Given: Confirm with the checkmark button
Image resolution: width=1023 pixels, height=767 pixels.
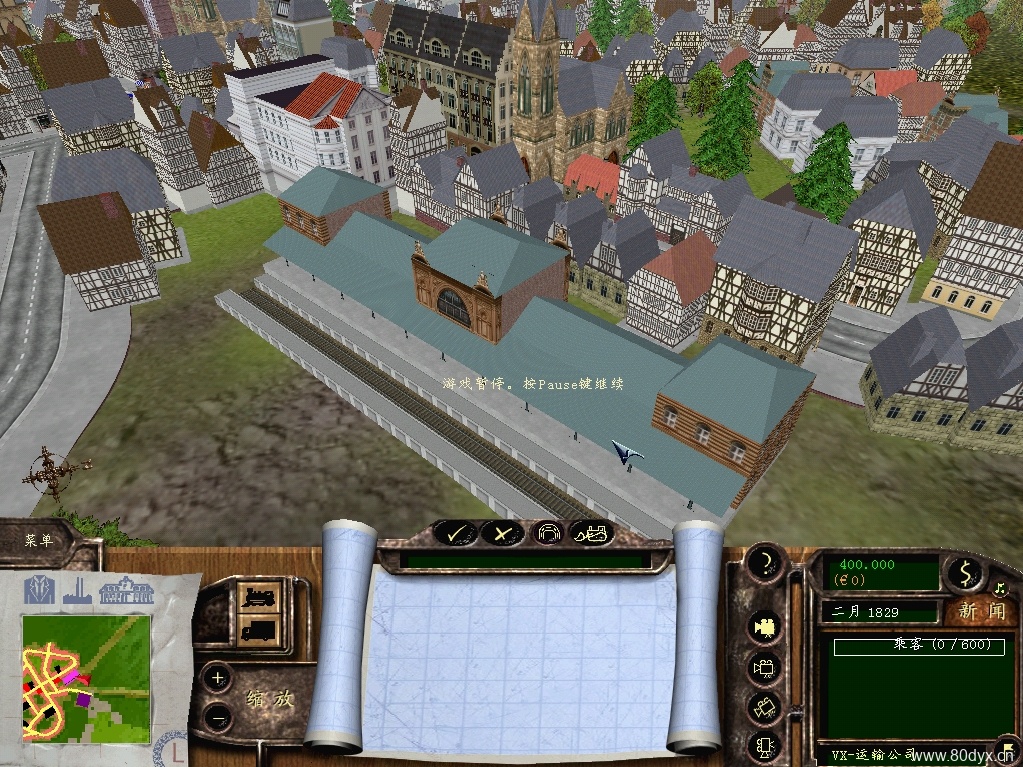Looking at the screenshot, I should [x=456, y=534].
